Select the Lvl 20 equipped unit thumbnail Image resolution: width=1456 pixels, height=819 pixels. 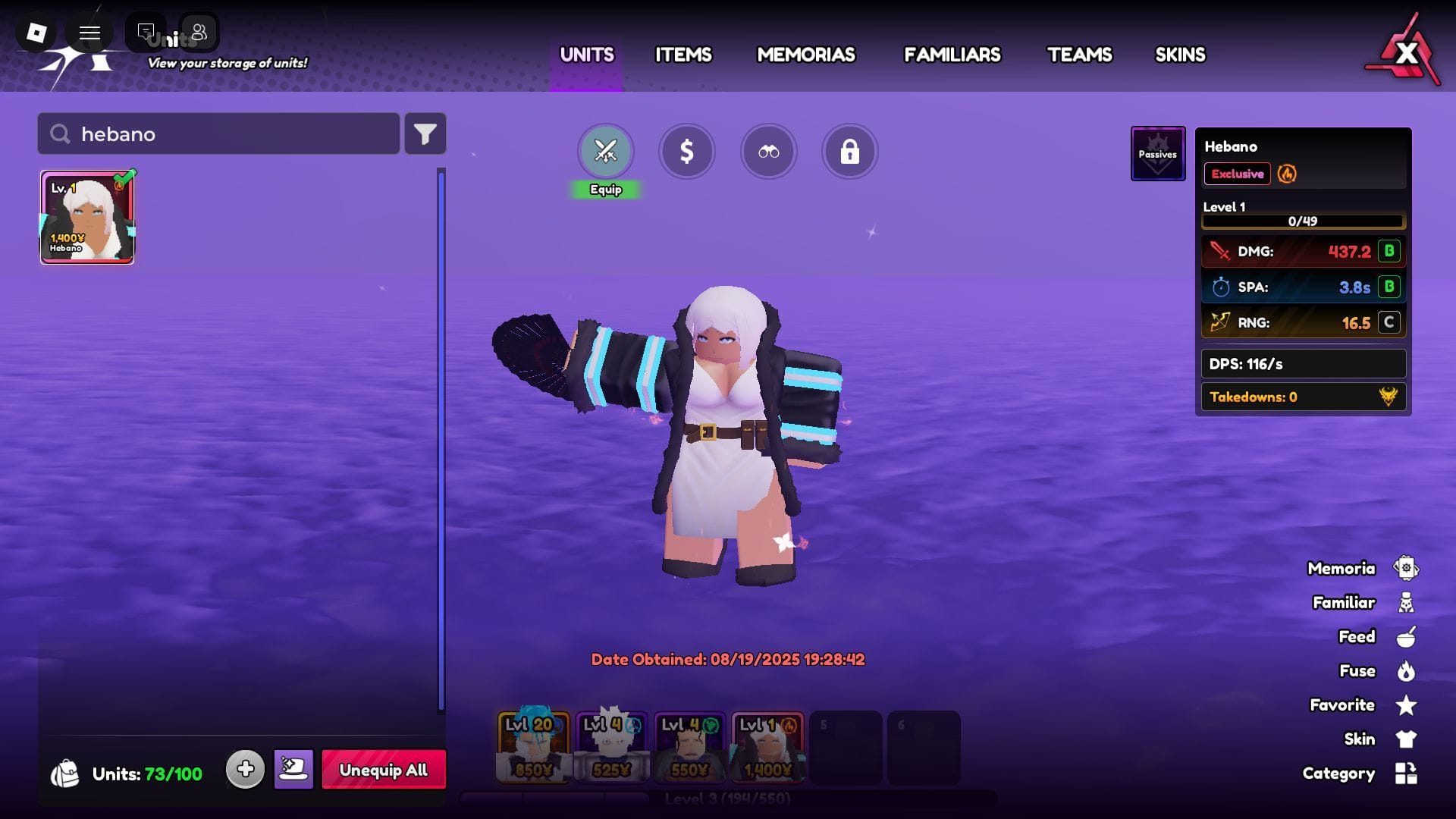click(533, 747)
